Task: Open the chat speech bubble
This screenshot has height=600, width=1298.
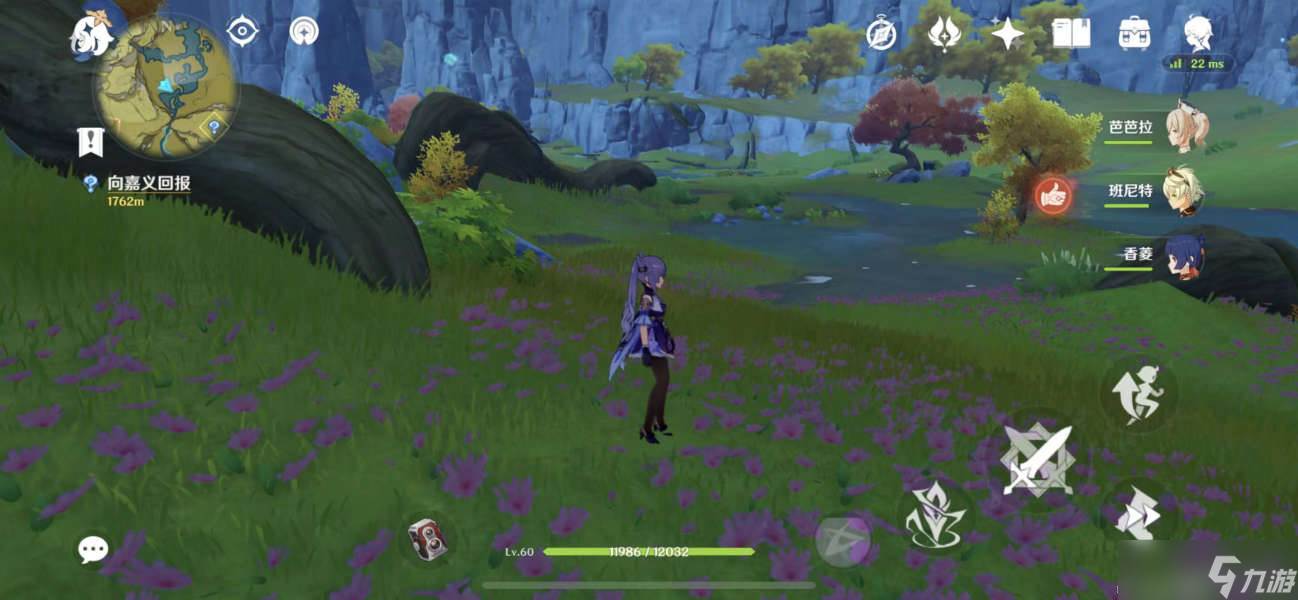Action: point(94,548)
